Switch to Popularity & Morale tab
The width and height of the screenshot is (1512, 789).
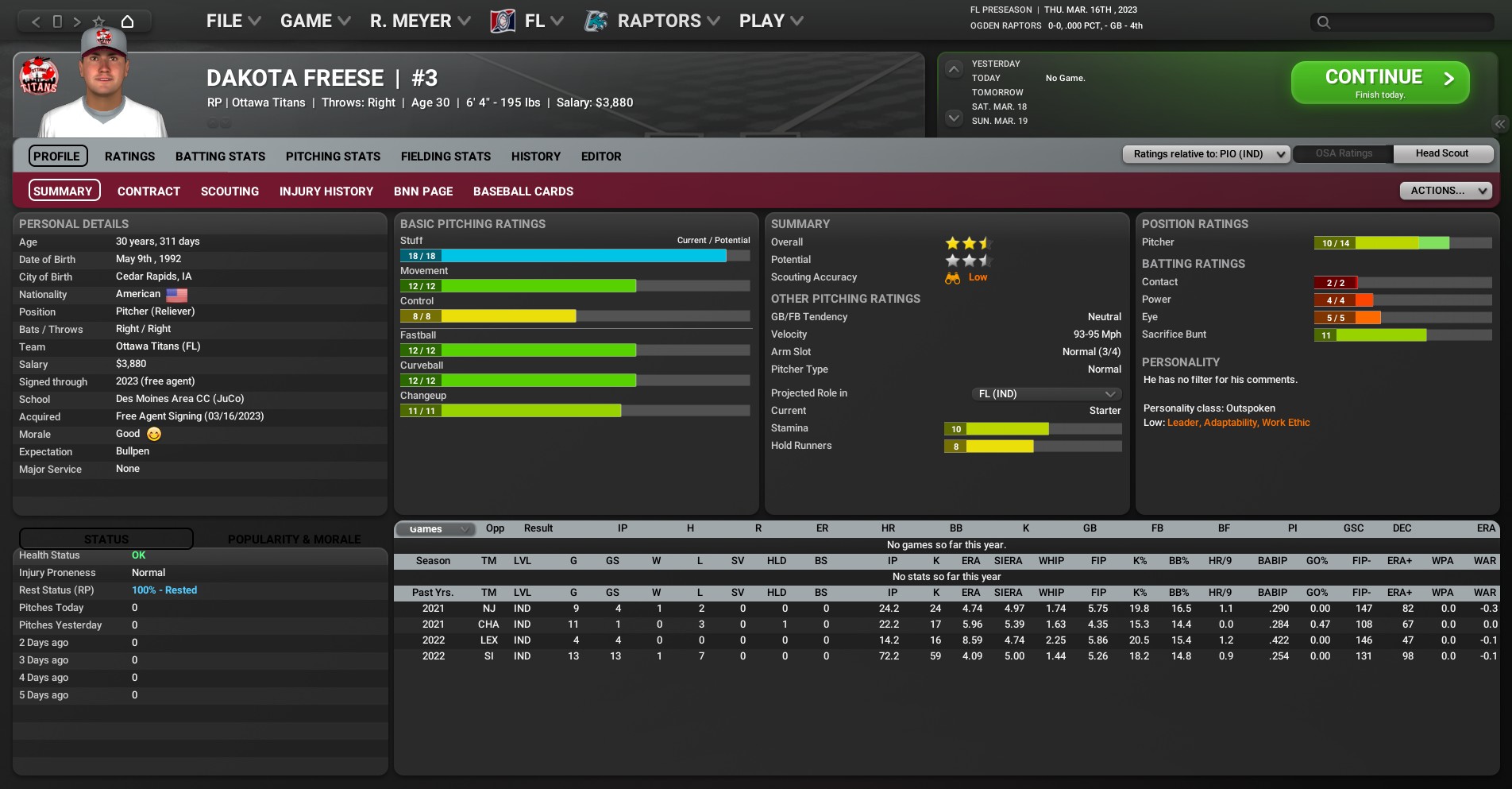pyautogui.click(x=294, y=540)
